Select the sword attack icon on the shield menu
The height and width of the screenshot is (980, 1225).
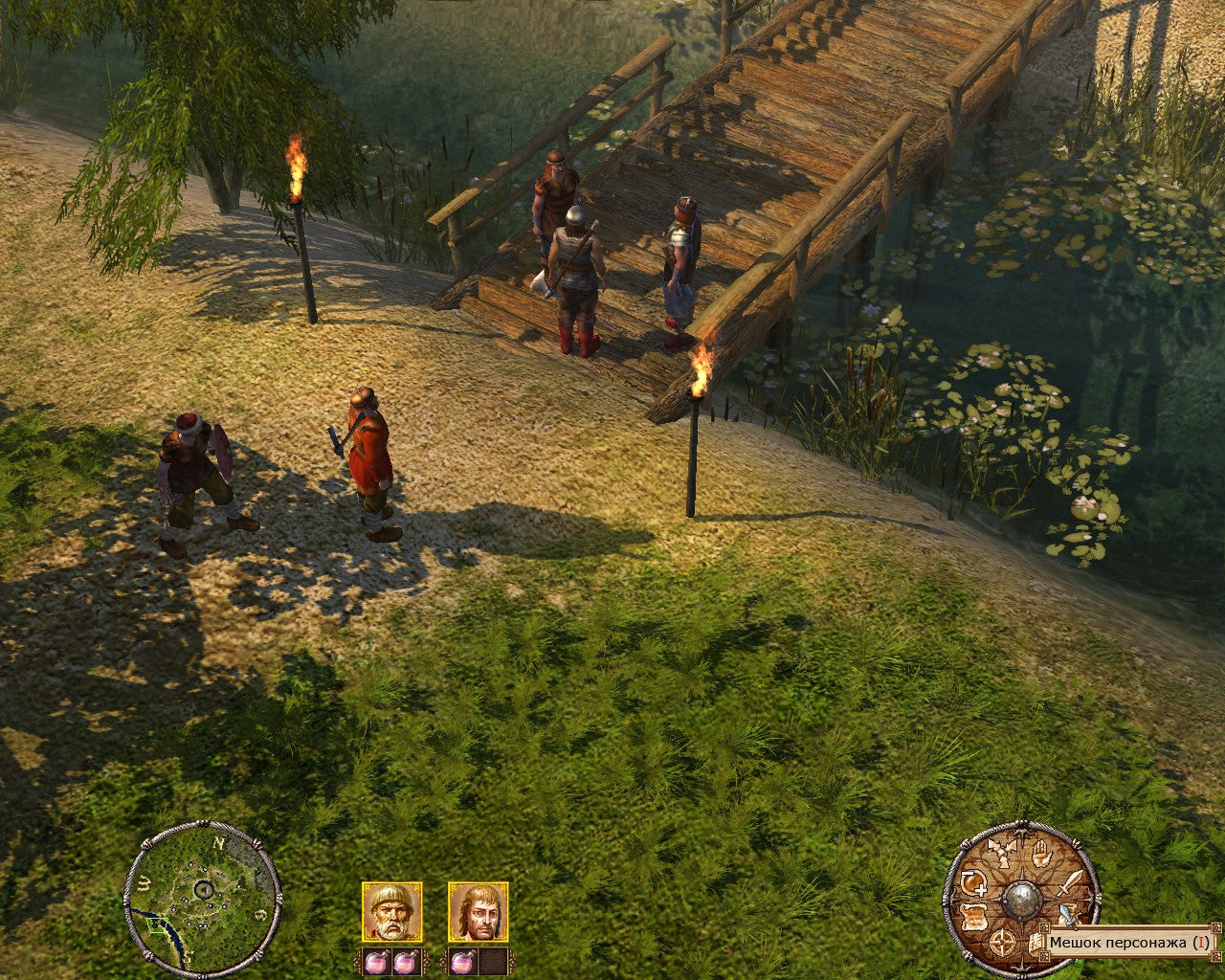point(1070,883)
